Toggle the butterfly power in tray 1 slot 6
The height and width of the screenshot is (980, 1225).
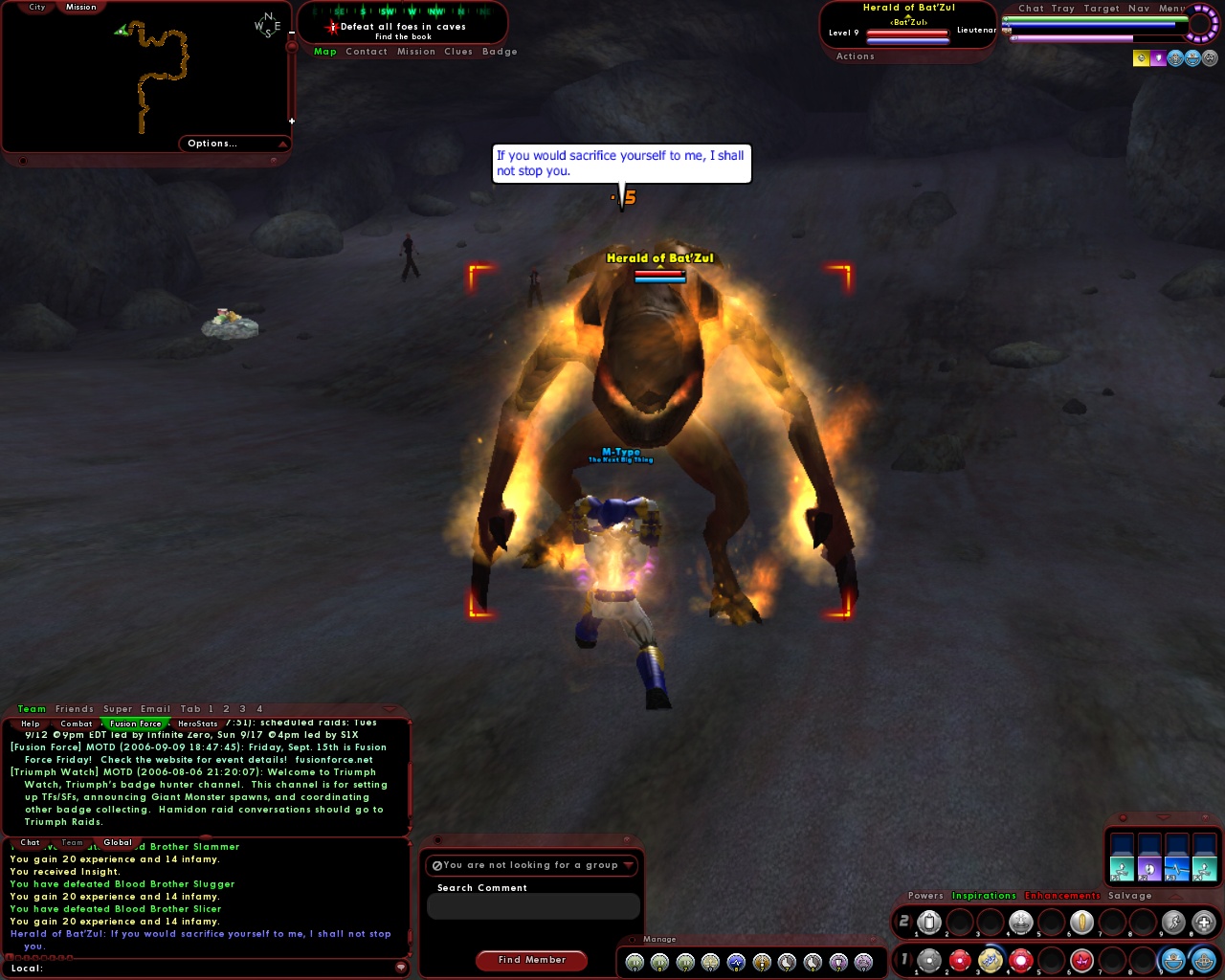pyautogui.click(x=1082, y=960)
